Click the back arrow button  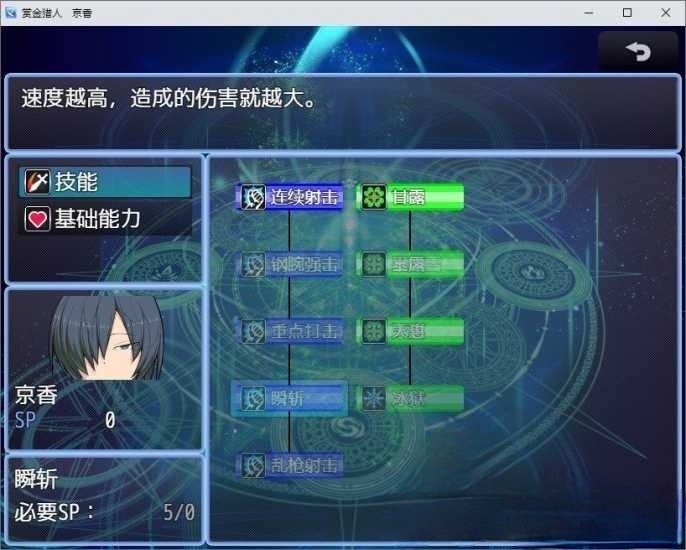pos(637,52)
